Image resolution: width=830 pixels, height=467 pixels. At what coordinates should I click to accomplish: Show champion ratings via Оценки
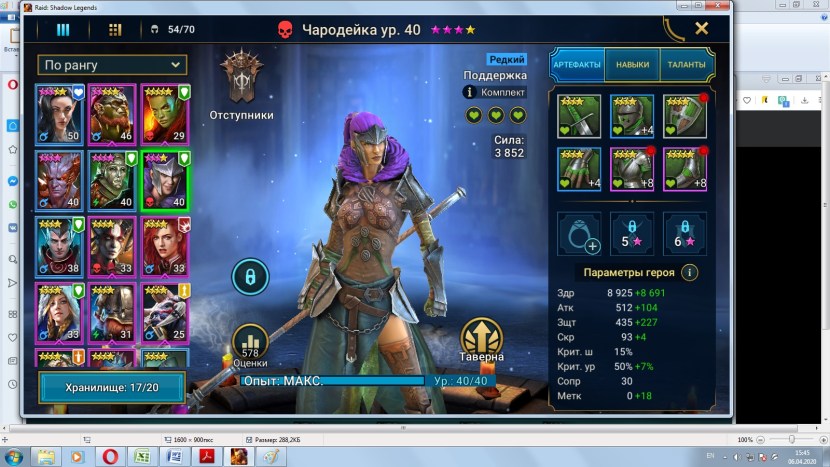(x=253, y=343)
